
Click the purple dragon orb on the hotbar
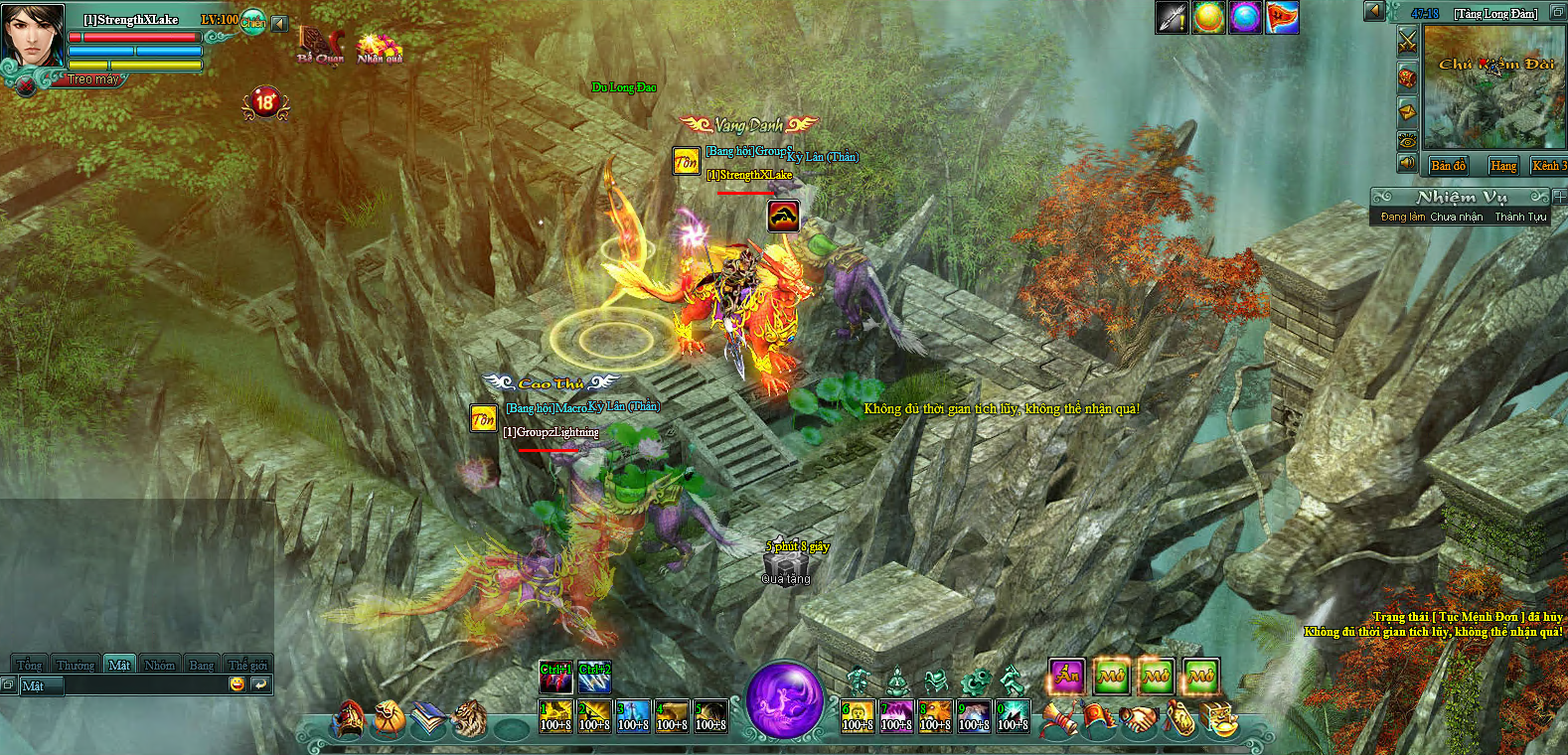[784, 699]
